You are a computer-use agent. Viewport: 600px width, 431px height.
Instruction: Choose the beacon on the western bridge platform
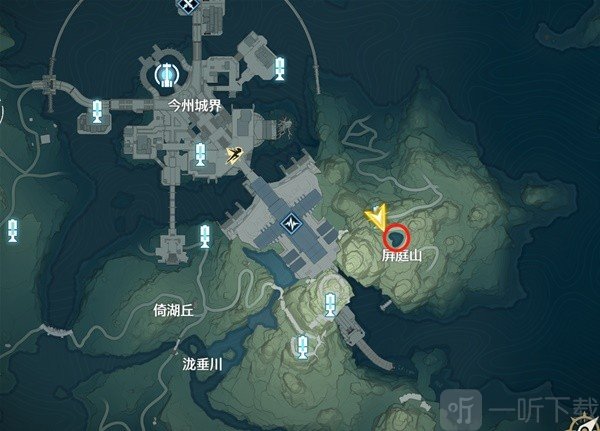[97, 111]
